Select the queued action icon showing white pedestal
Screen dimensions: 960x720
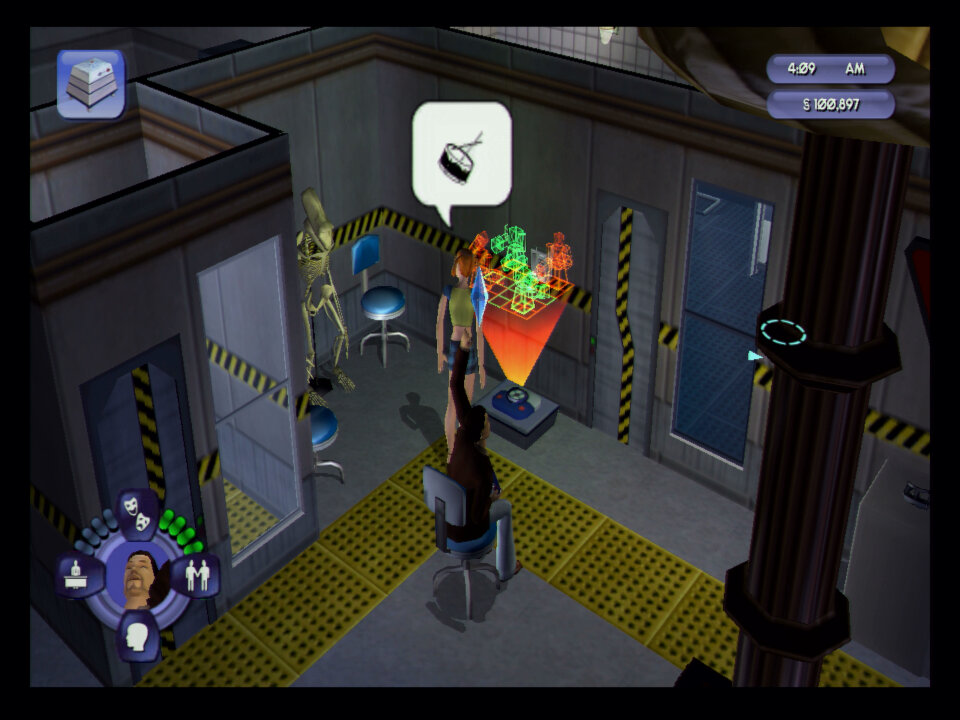click(90, 85)
